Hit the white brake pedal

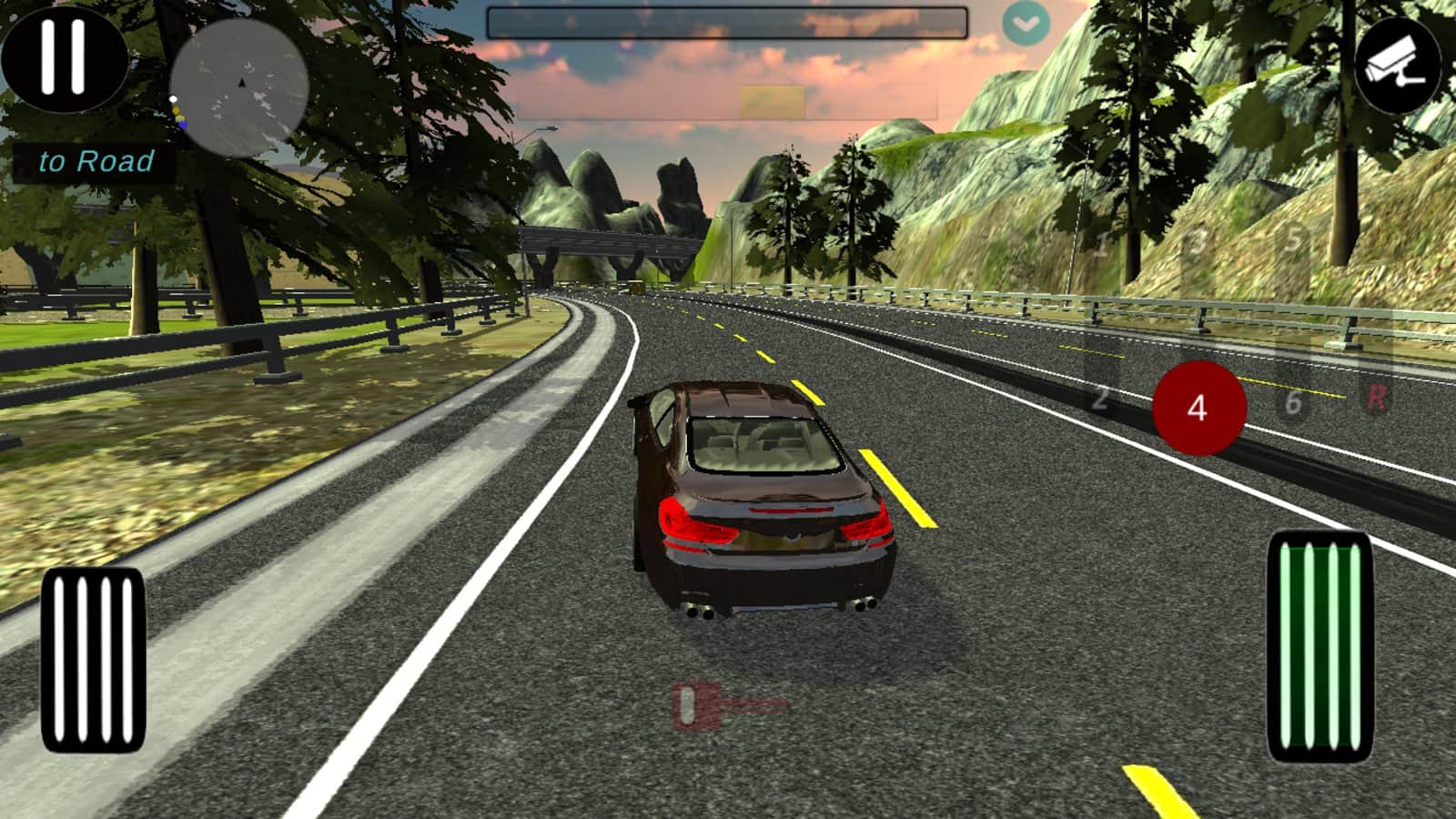point(94,660)
